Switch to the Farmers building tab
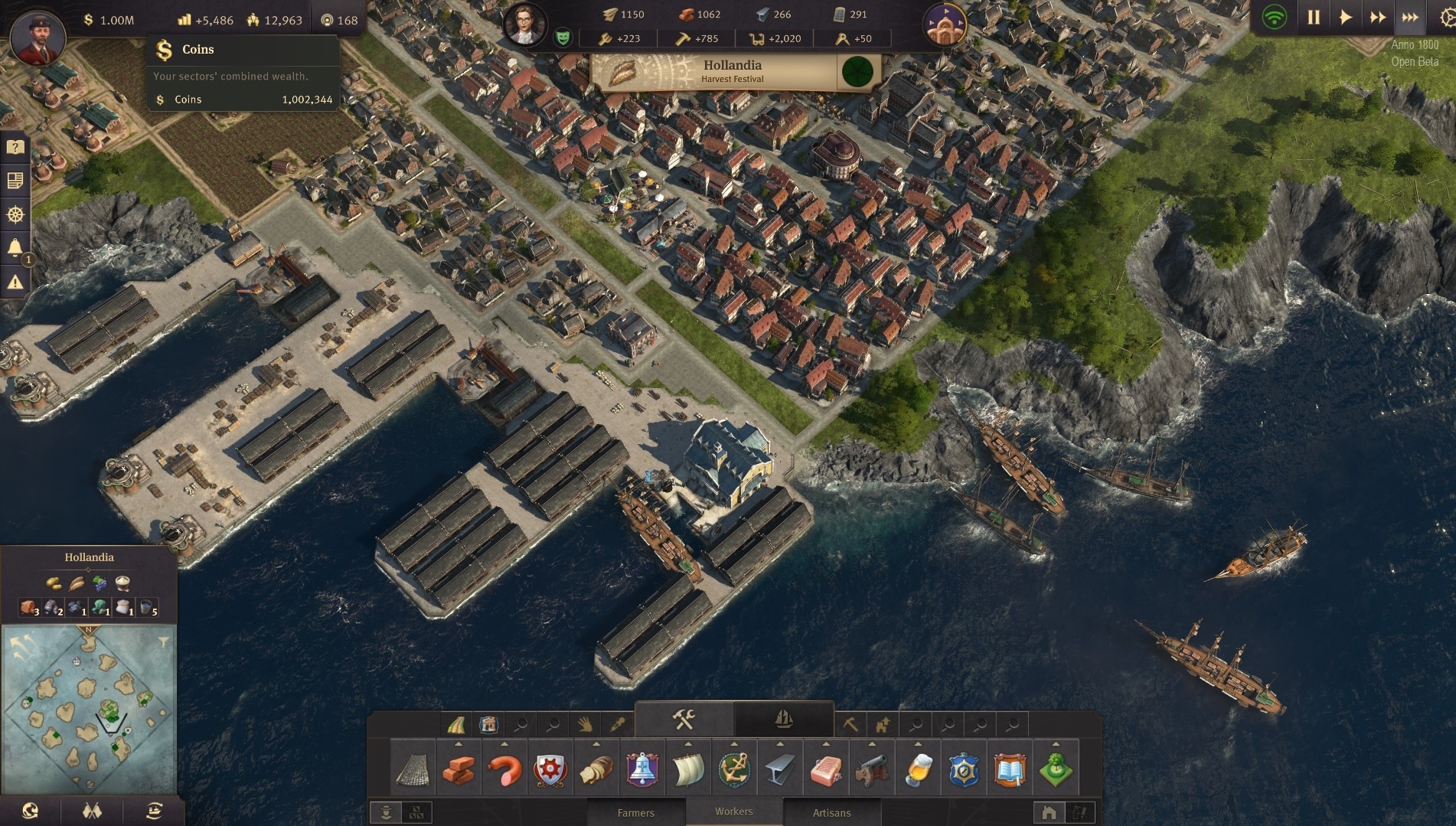The height and width of the screenshot is (826, 1456). pyautogui.click(x=635, y=812)
